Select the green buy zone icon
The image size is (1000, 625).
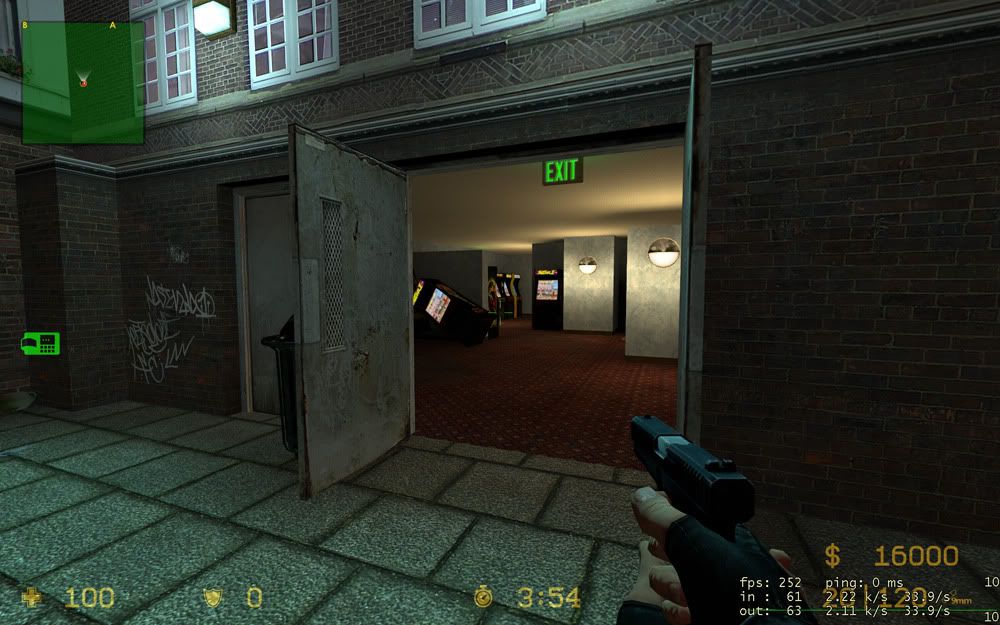[41, 343]
